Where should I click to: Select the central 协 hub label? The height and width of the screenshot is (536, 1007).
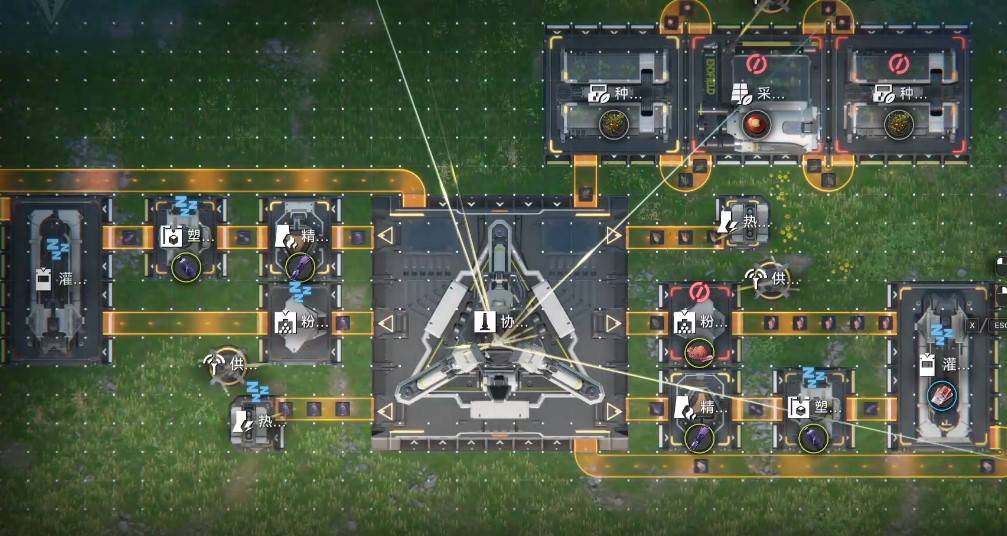499,322
